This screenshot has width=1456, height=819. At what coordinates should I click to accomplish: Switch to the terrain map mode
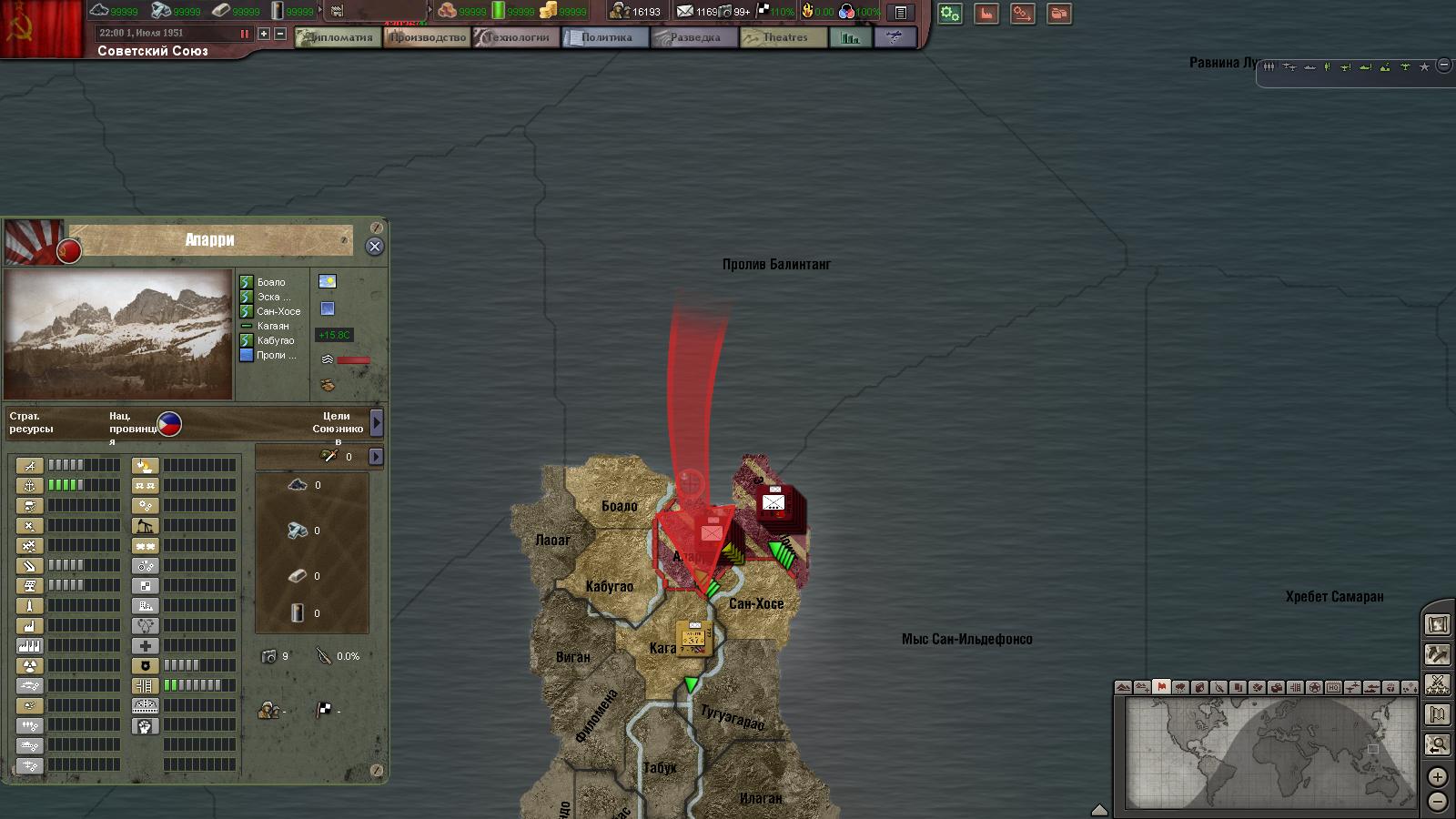(x=1124, y=687)
